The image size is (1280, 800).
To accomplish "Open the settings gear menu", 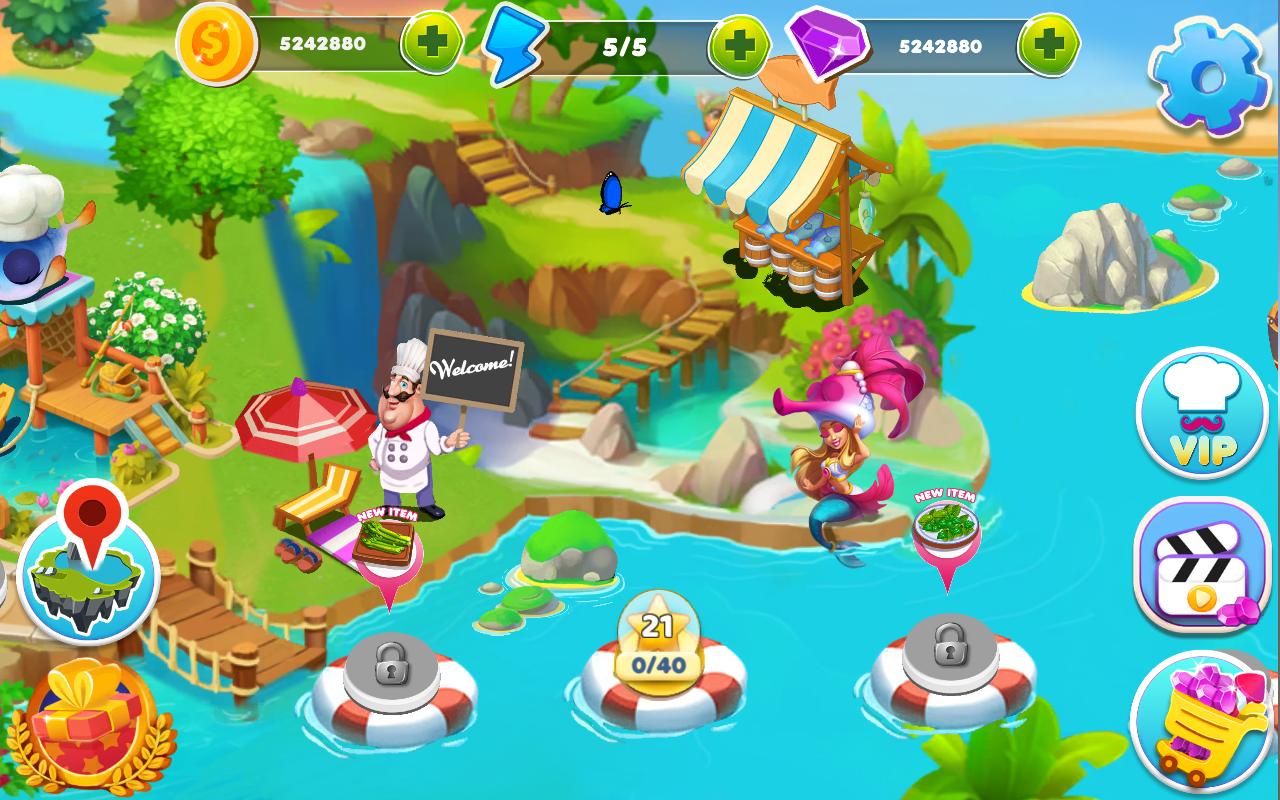I will click(x=1209, y=75).
